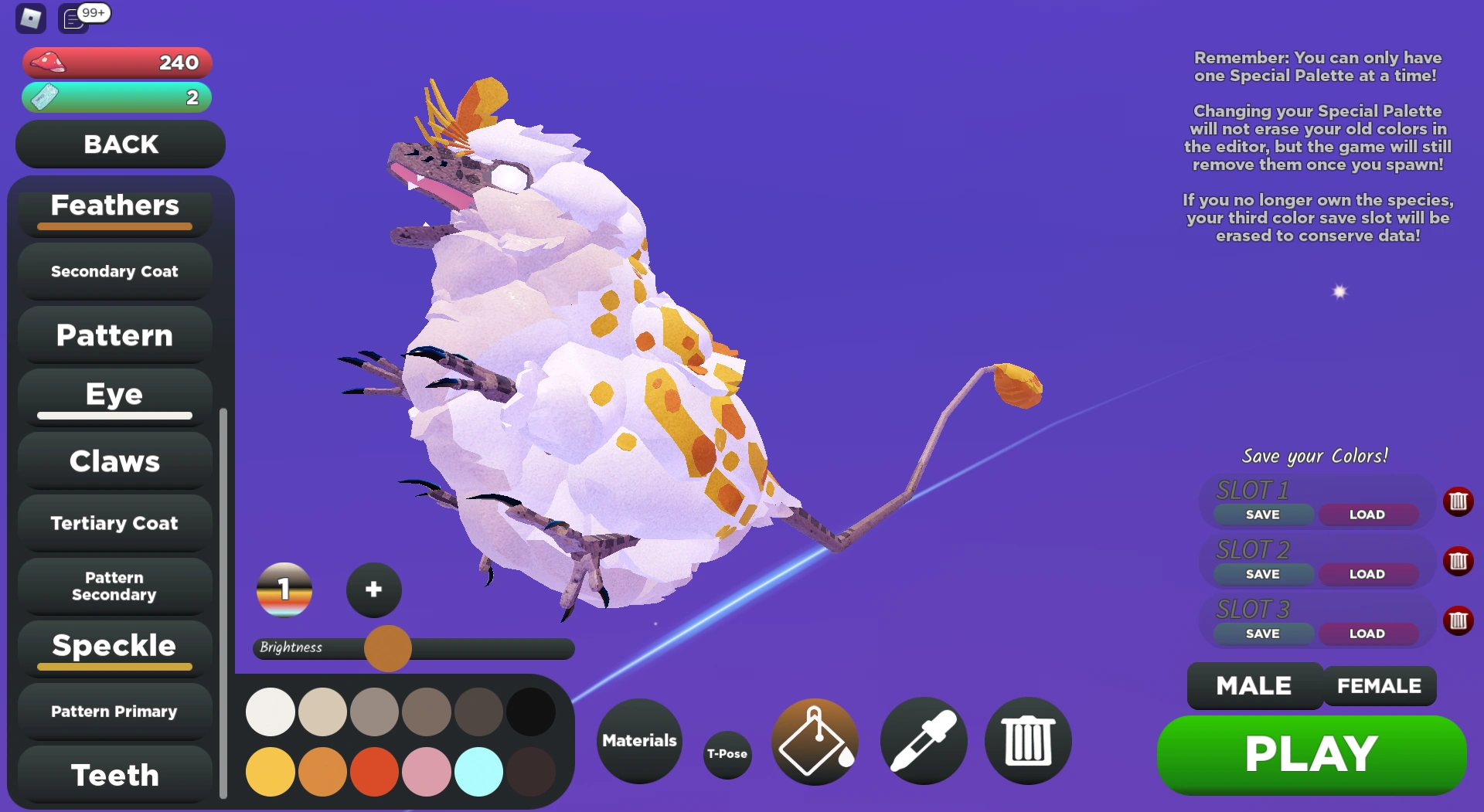Switch the creature to FEMALE

(x=1379, y=685)
